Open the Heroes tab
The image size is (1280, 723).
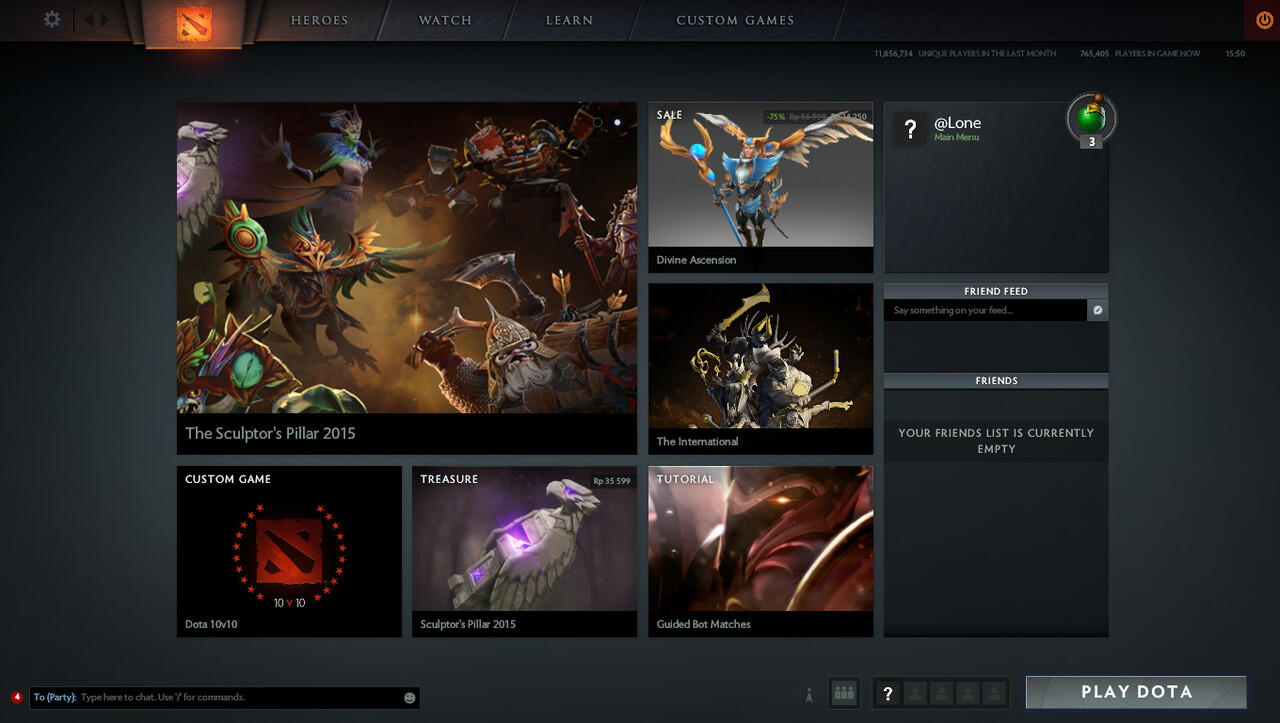click(x=319, y=20)
